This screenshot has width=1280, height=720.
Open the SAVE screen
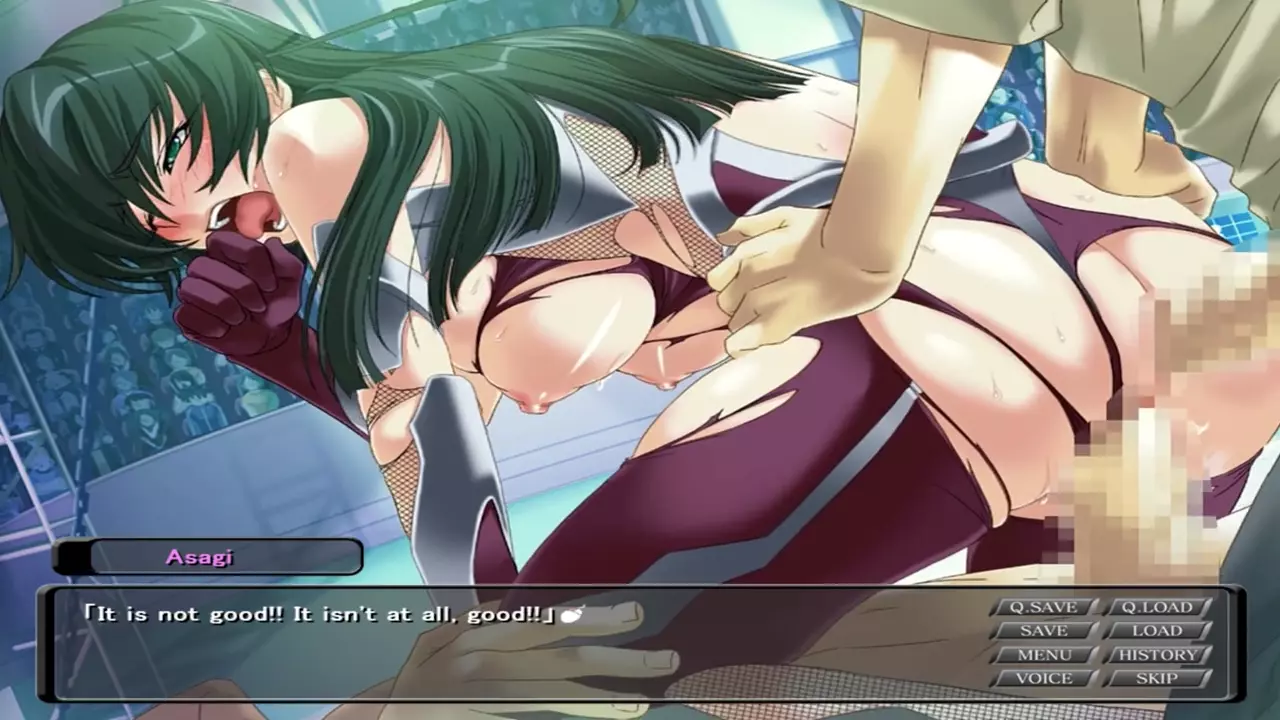(x=1043, y=631)
